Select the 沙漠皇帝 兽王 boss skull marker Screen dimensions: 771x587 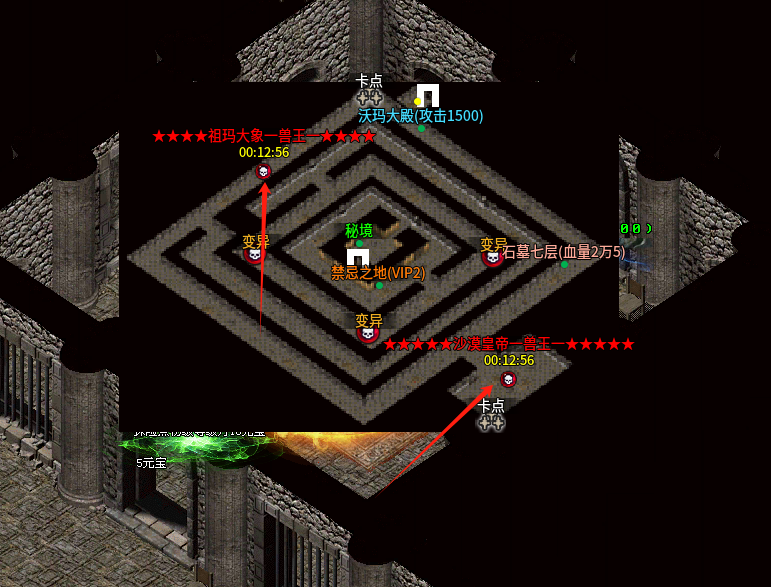coord(508,379)
